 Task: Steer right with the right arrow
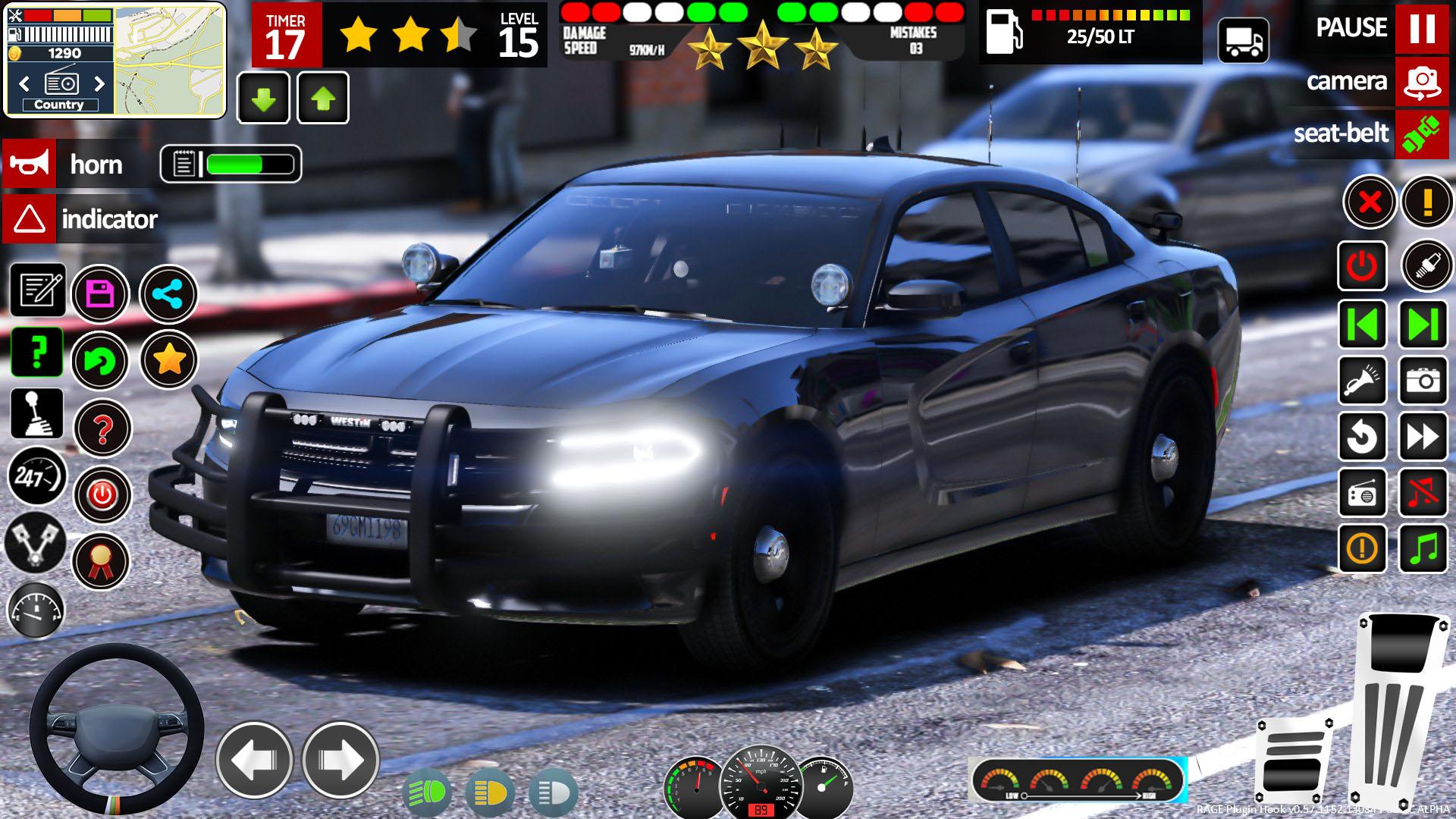point(340,760)
